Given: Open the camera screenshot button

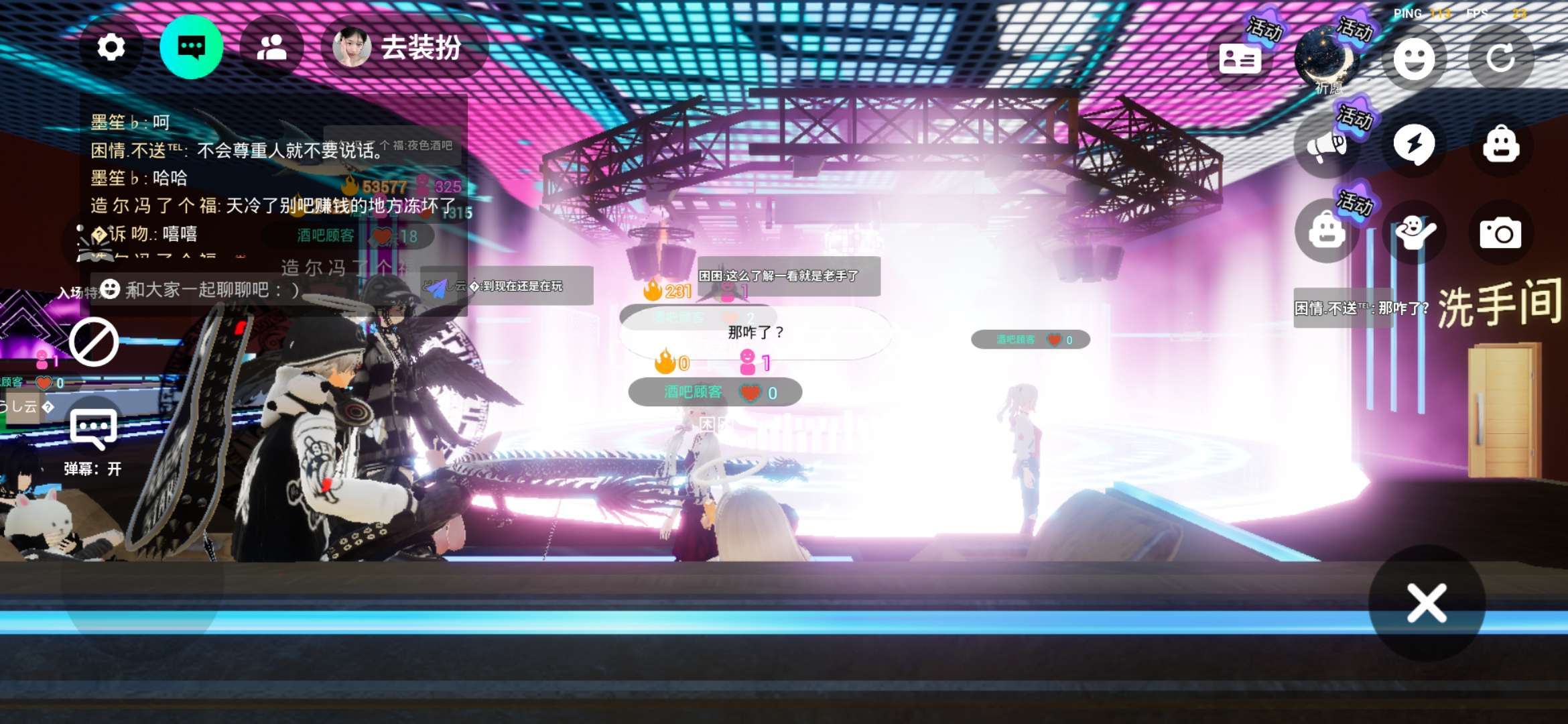Looking at the screenshot, I should pyautogui.click(x=1500, y=233).
